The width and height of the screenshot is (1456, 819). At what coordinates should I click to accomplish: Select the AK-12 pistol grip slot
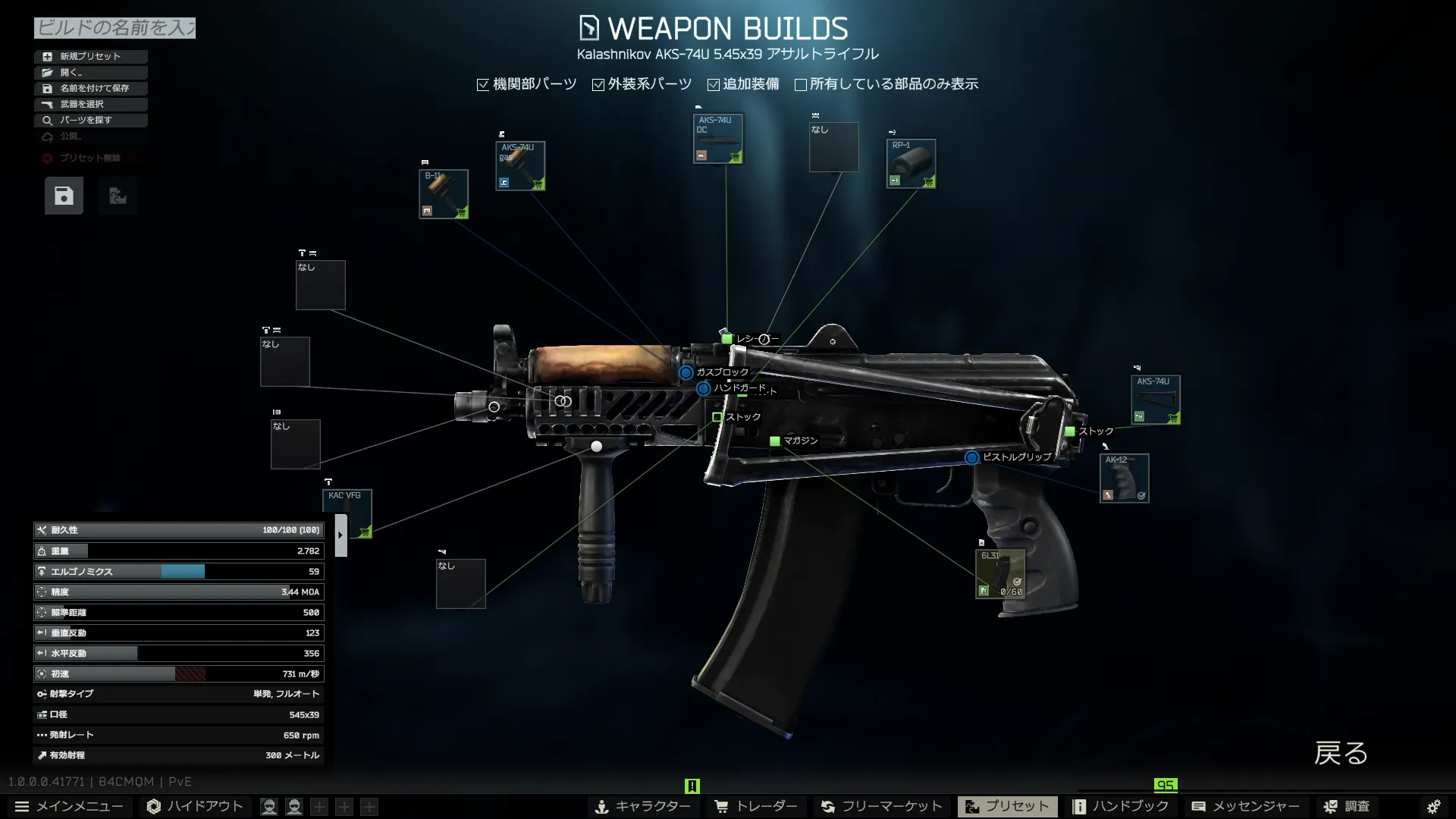1124,478
